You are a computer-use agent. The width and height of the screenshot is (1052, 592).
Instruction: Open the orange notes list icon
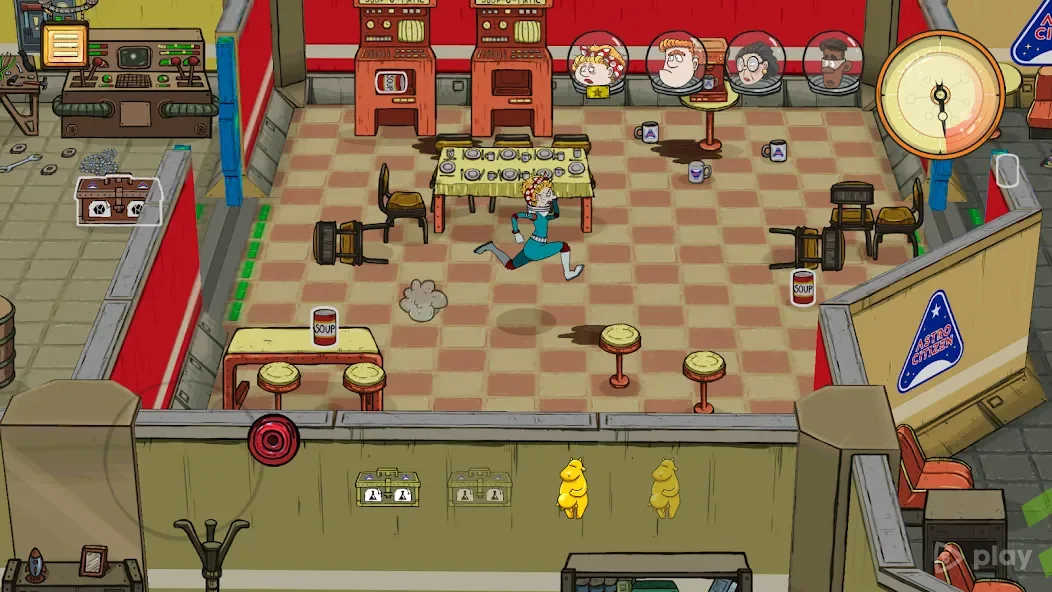tap(65, 45)
